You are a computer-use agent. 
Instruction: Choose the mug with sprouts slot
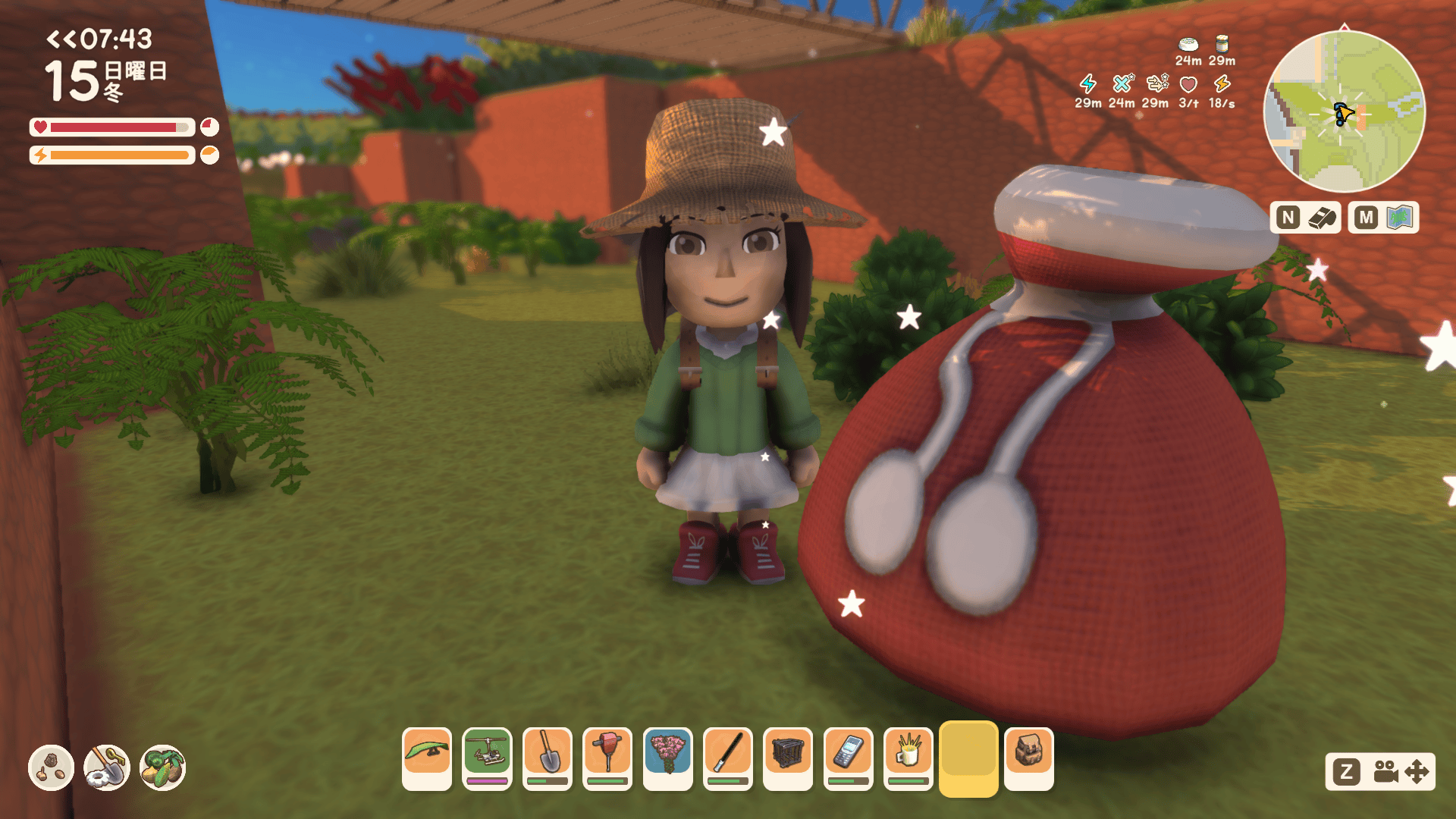(x=908, y=758)
